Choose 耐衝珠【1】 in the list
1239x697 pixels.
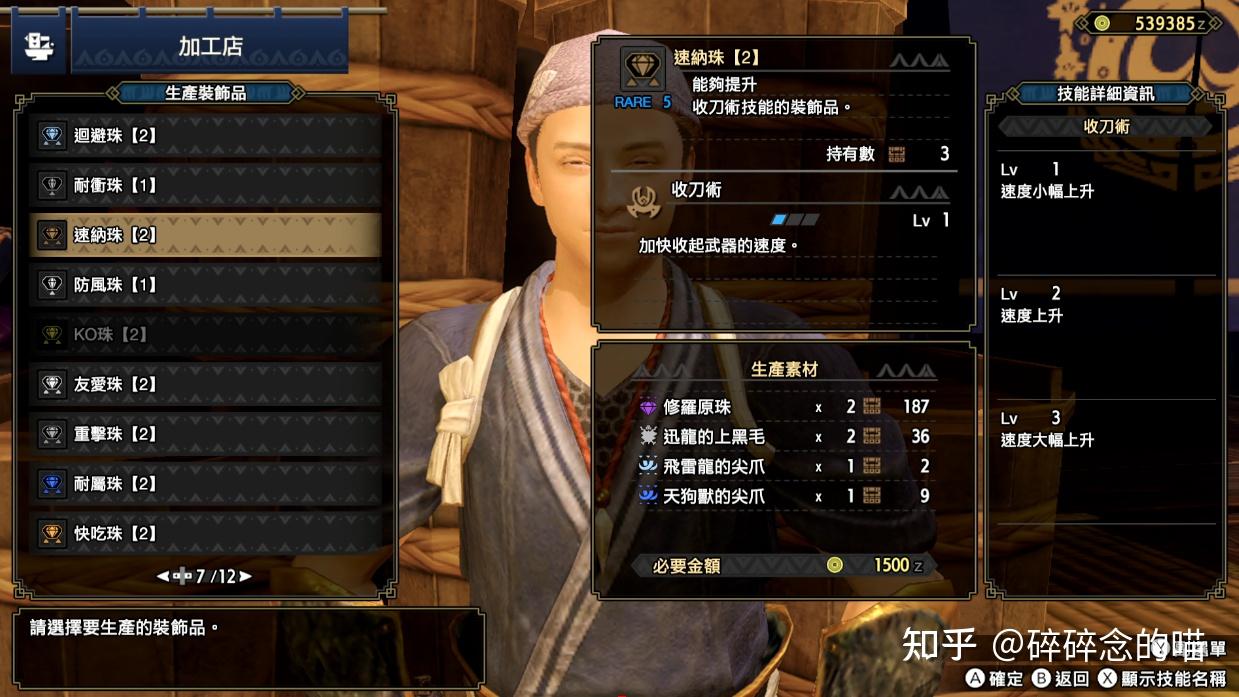coord(205,186)
